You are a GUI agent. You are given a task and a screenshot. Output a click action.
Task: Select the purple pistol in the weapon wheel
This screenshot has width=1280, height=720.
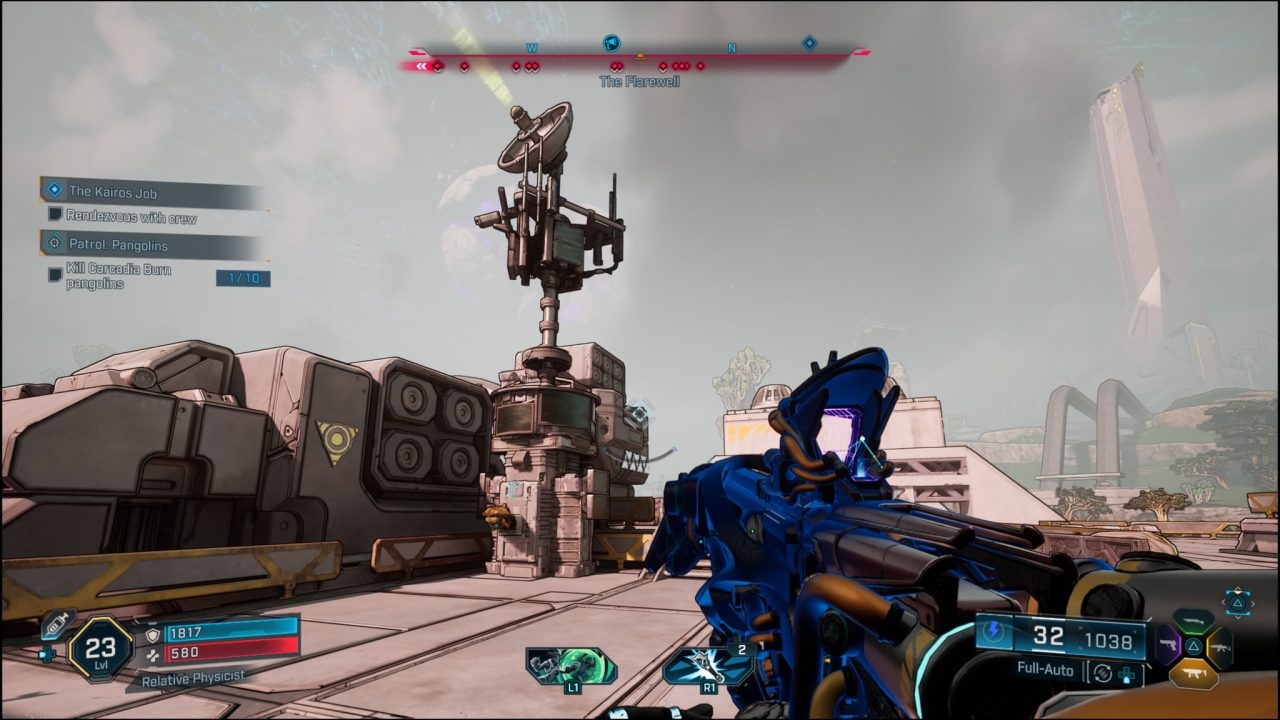pos(1168,645)
